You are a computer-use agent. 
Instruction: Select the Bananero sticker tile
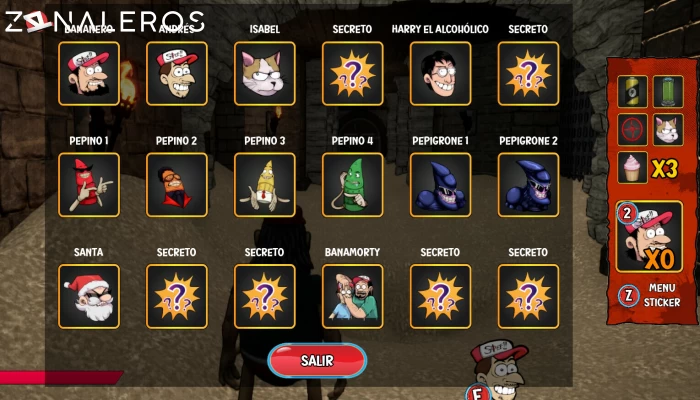click(89, 73)
